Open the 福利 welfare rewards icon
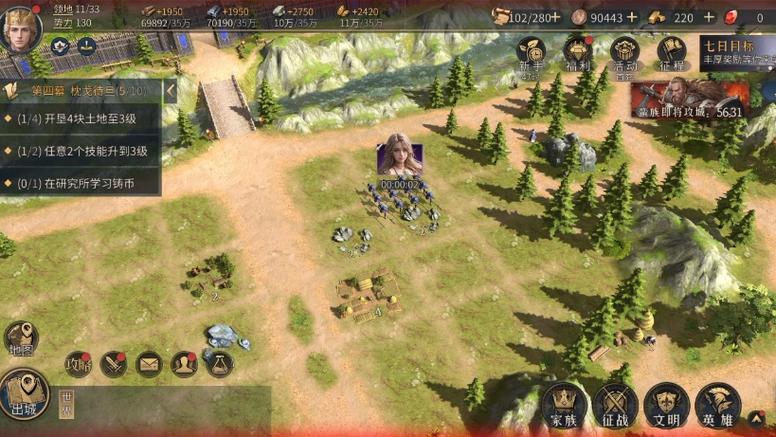Image resolution: width=776 pixels, height=437 pixels. [578, 53]
